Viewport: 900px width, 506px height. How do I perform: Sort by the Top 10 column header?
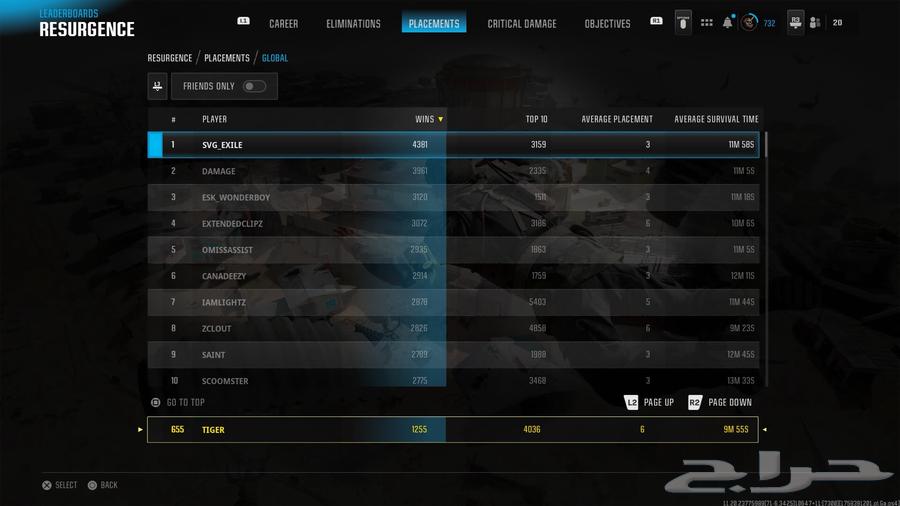536,119
